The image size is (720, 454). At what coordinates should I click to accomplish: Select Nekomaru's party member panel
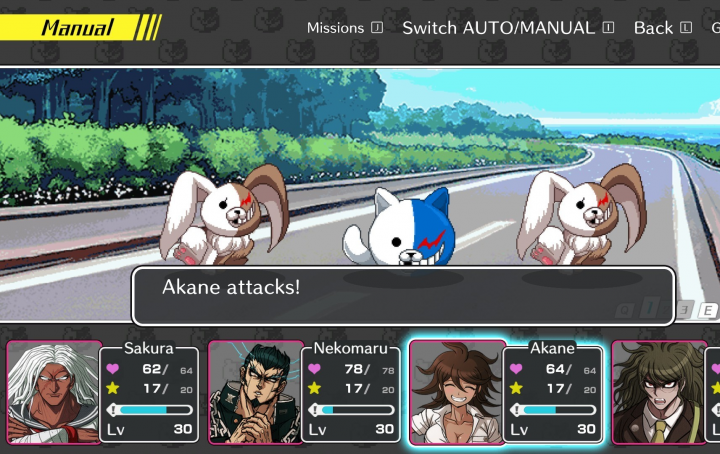point(303,392)
